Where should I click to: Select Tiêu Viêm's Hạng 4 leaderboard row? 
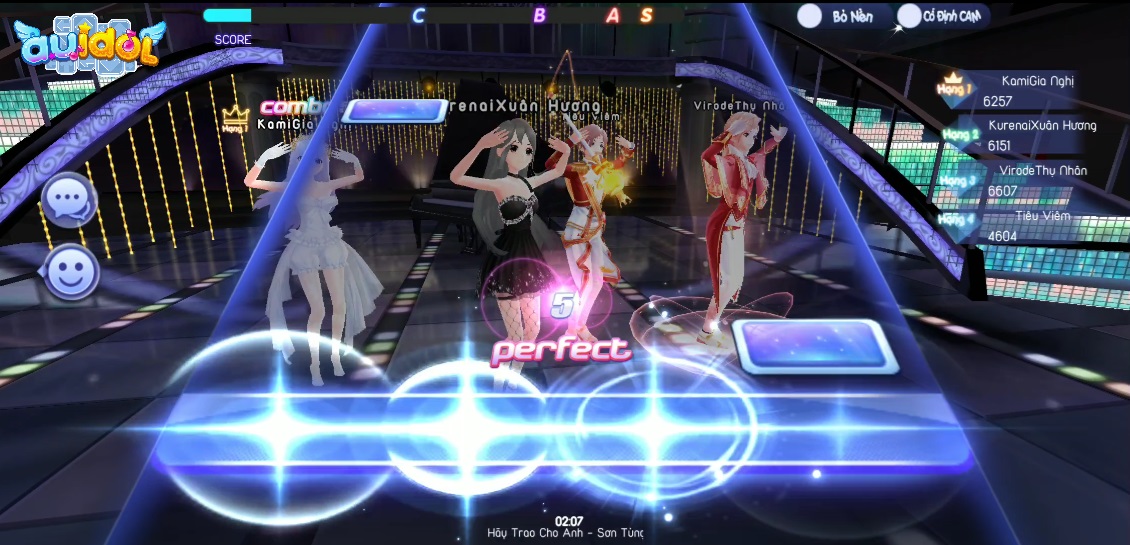pos(1012,226)
